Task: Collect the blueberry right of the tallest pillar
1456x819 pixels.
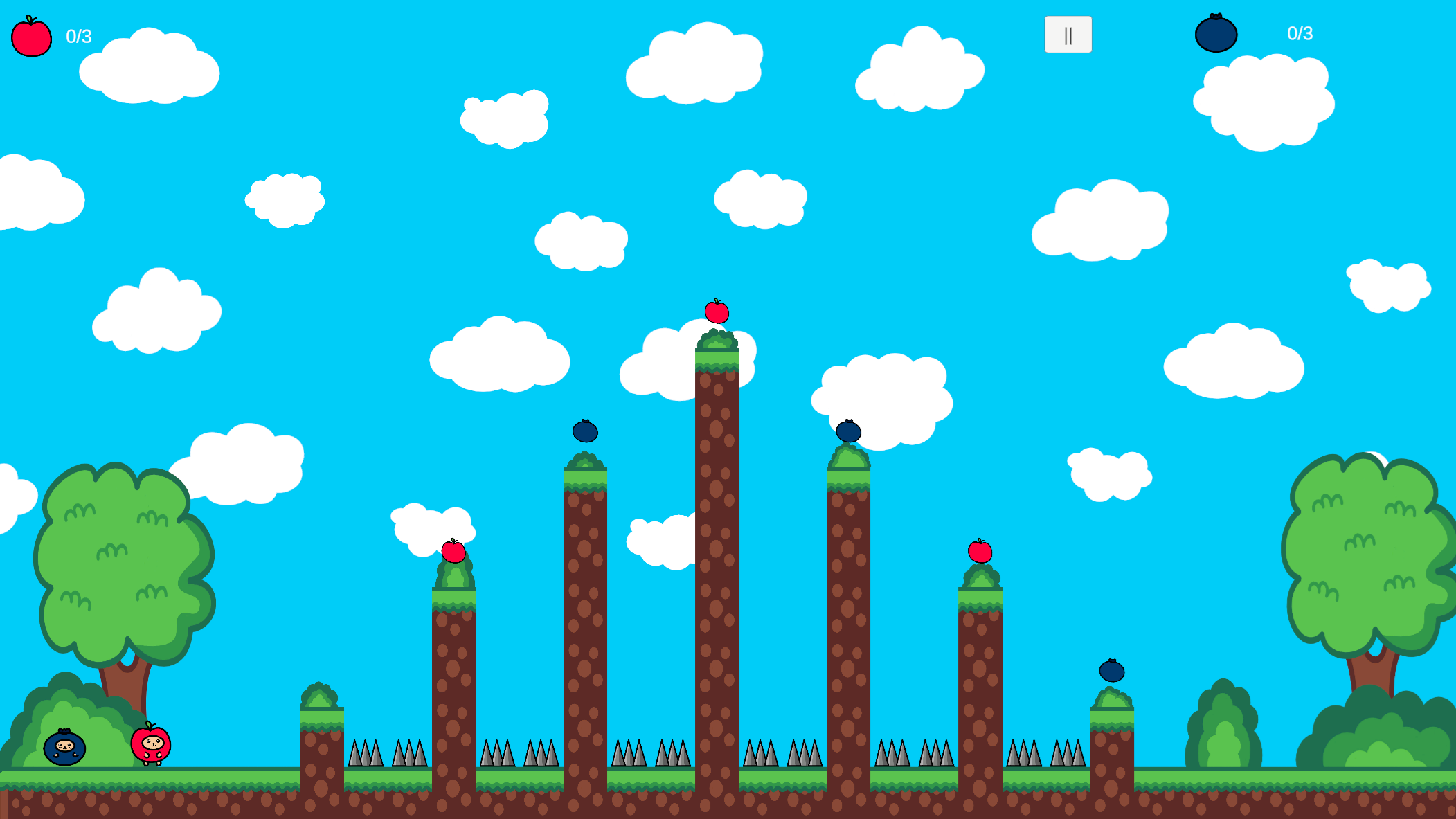Action: (x=850, y=432)
